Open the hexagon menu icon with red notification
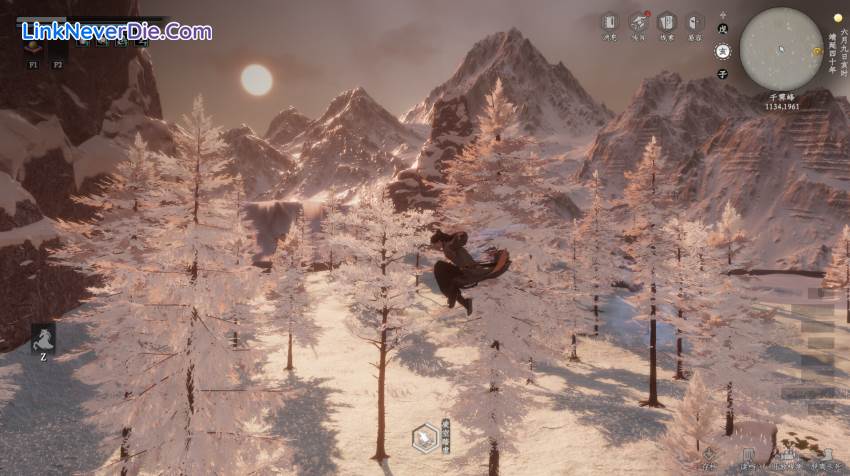This screenshot has height=476, width=850. click(x=638, y=22)
